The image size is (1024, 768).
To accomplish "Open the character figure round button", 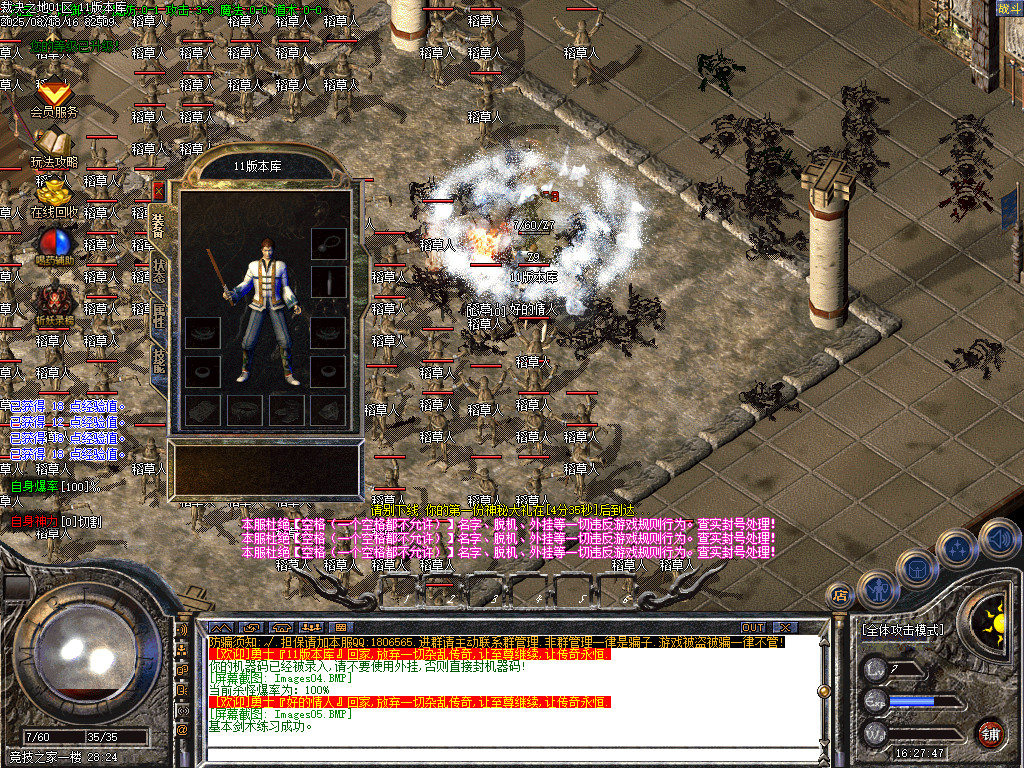I will [x=877, y=589].
